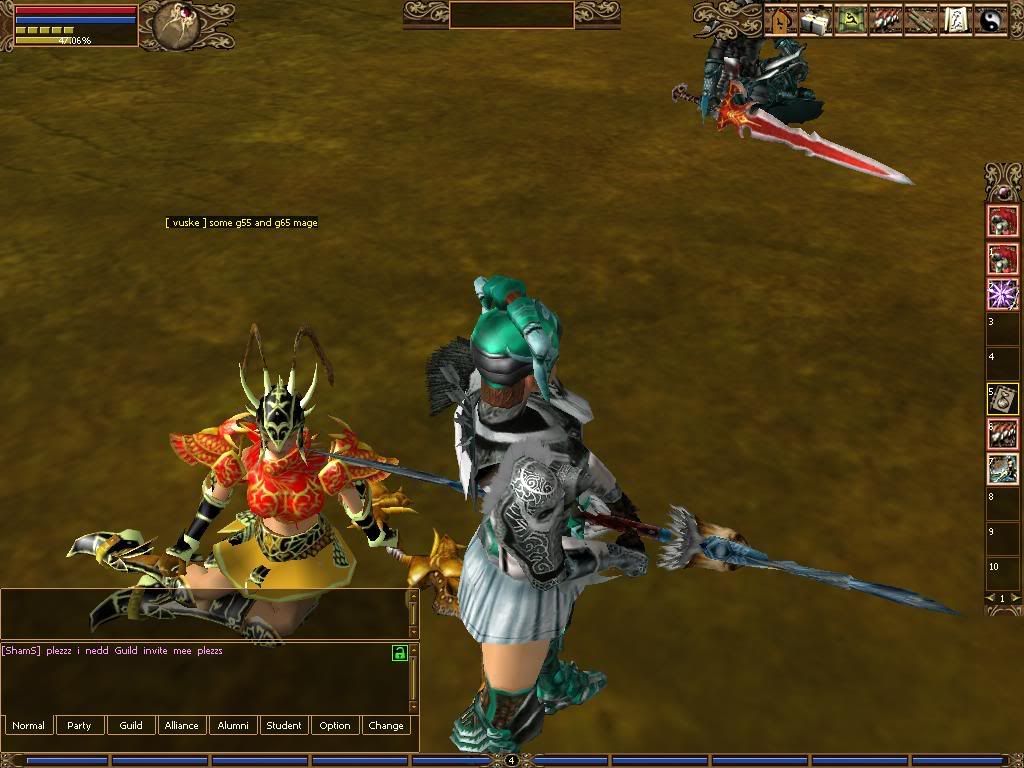Toggle the green chat lock icon
Image resolution: width=1024 pixels, height=768 pixels.
[x=399, y=653]
